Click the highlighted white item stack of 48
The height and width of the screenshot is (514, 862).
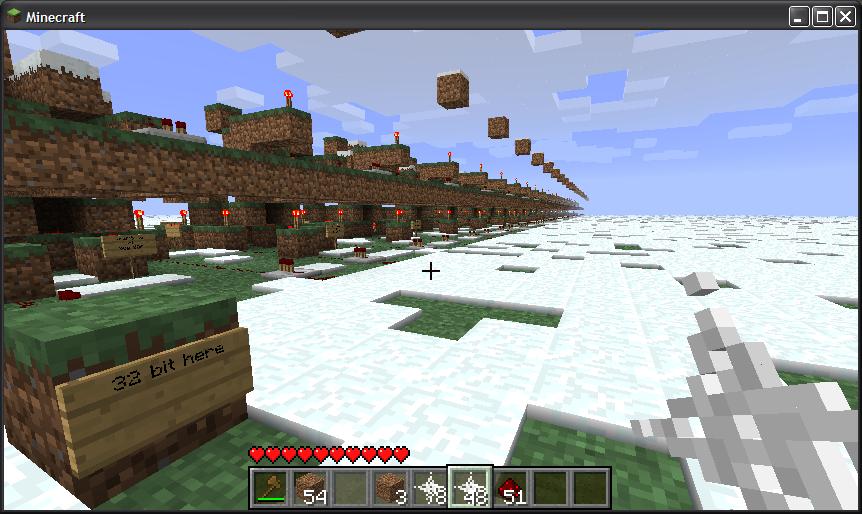point(470,488)
